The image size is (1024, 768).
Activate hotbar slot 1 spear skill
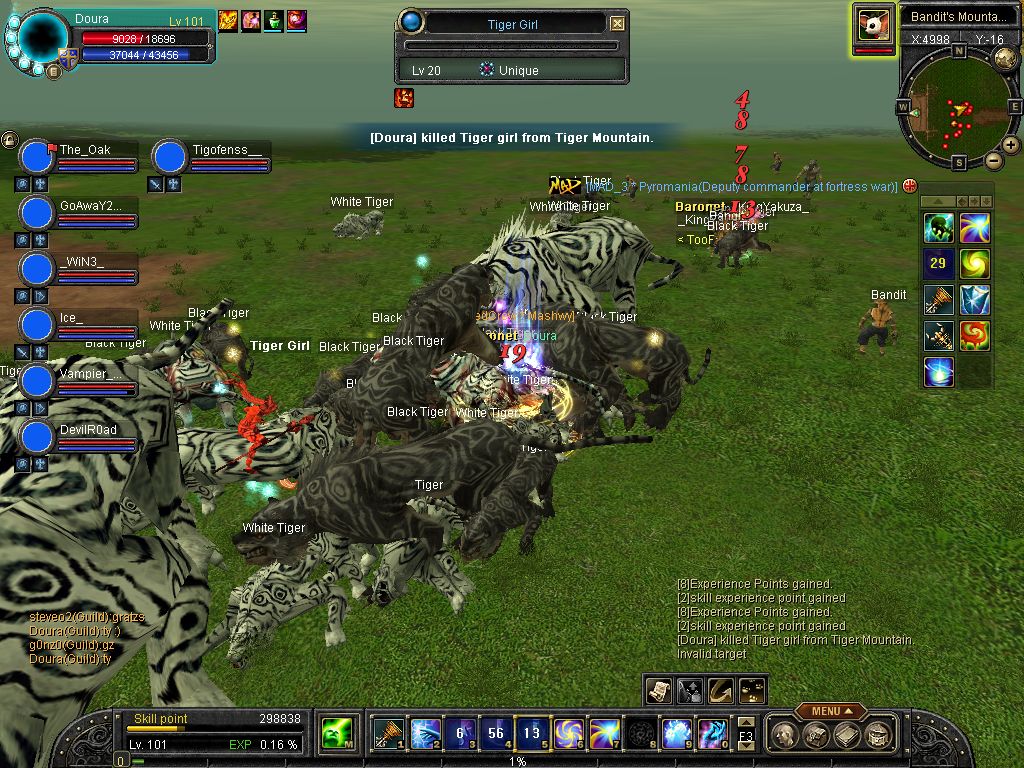point(388,734)
